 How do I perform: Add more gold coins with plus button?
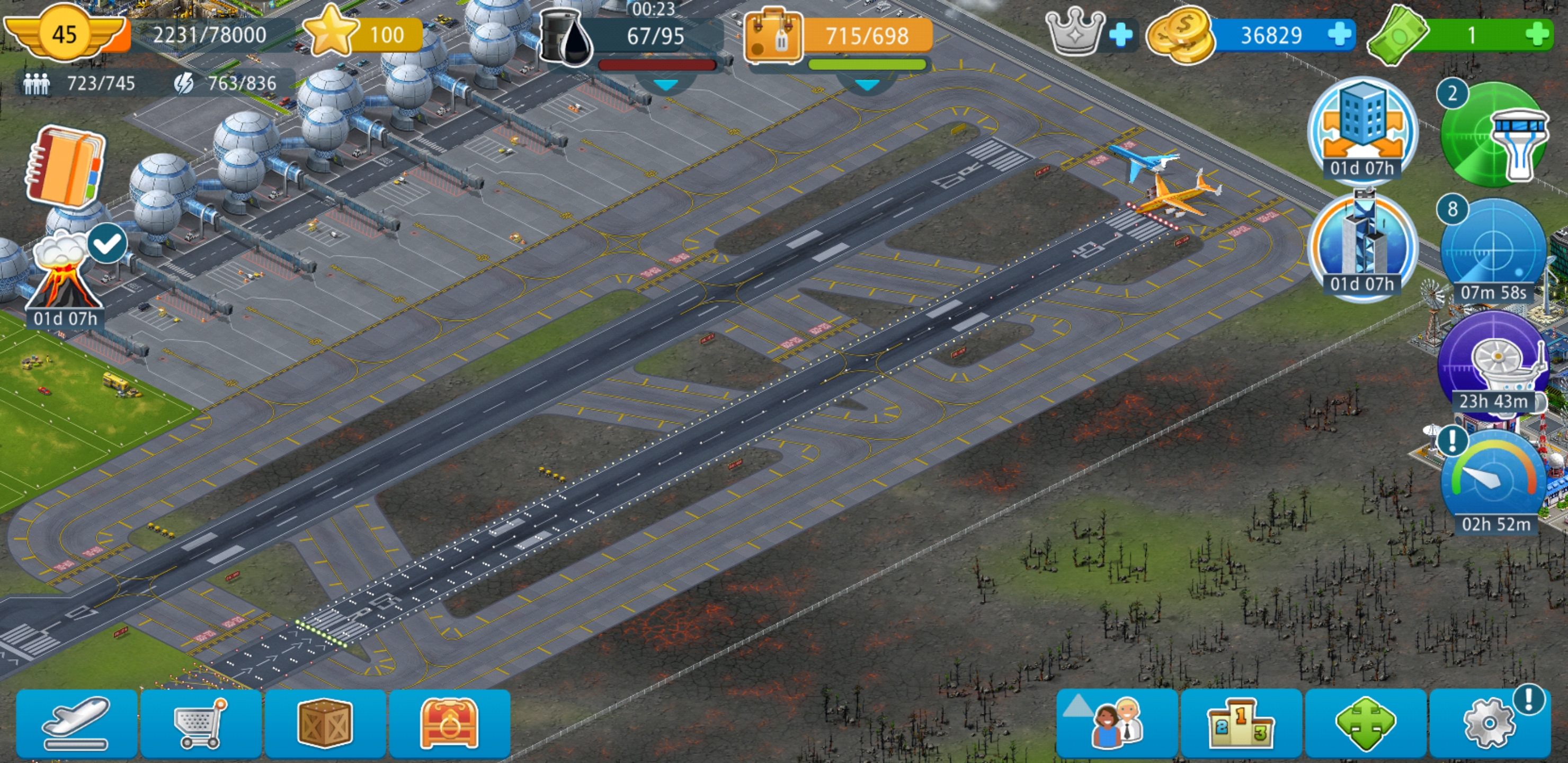(1339, 35)
